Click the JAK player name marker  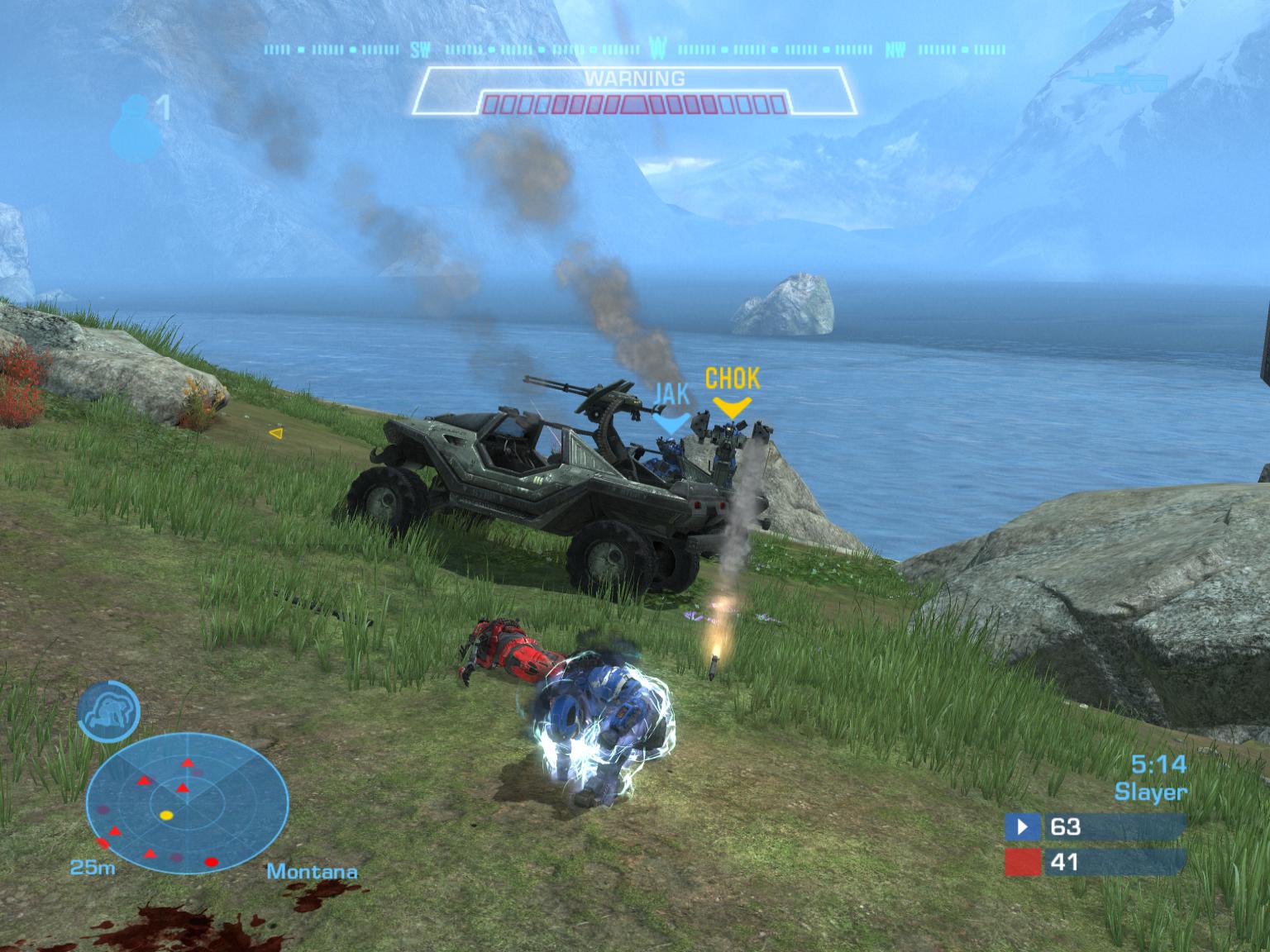(x=670, y=394)
